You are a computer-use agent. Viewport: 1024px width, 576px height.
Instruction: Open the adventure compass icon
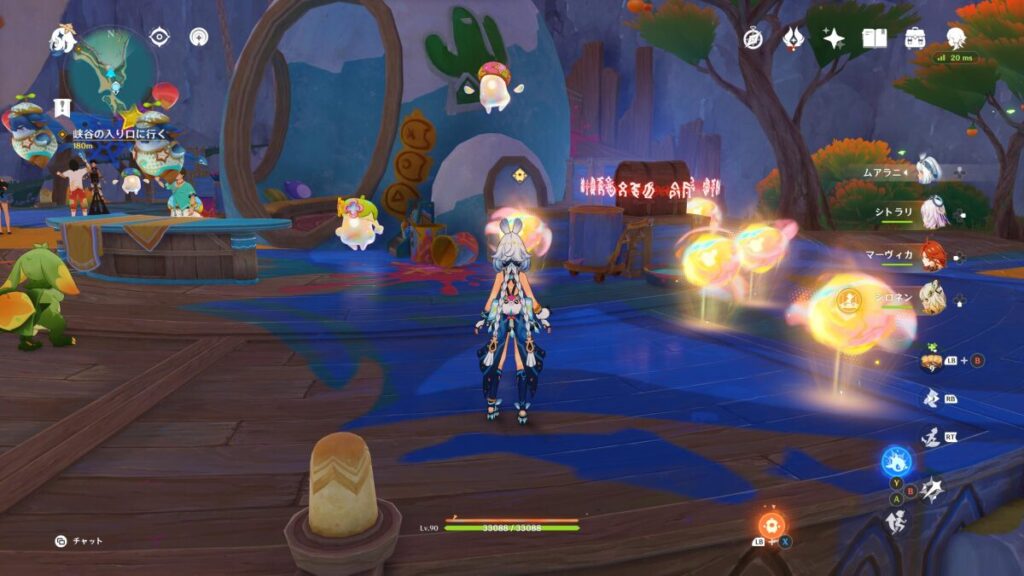[x=753, y=38]
